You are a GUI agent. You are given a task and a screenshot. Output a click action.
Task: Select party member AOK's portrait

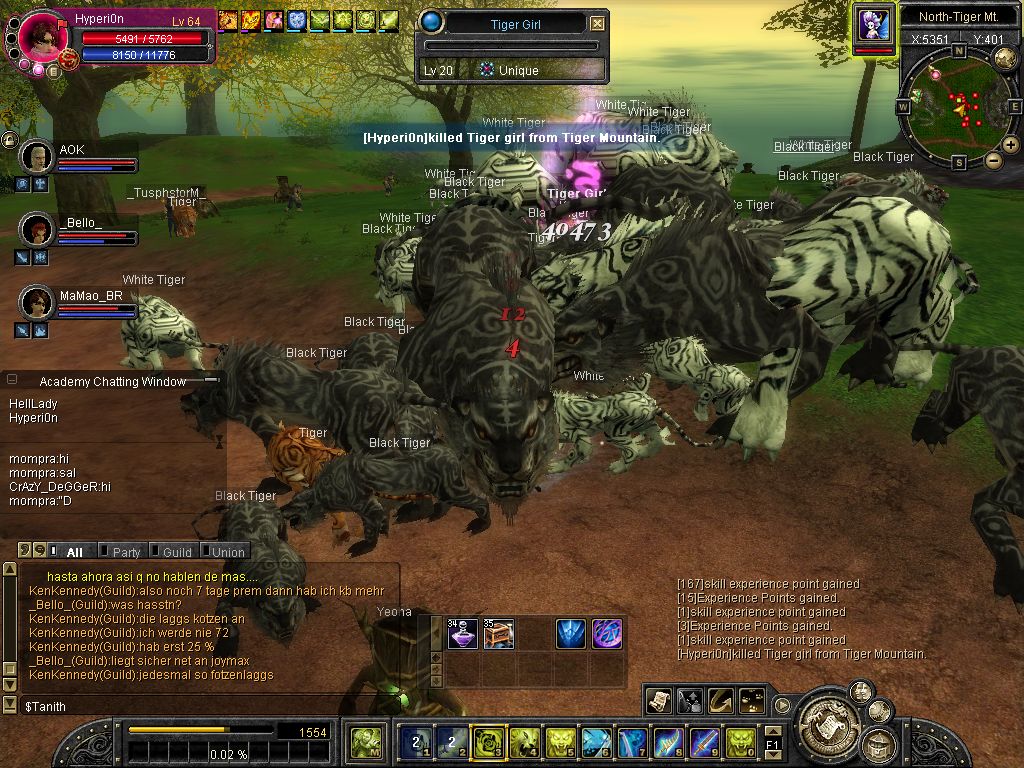pos(37,157)
